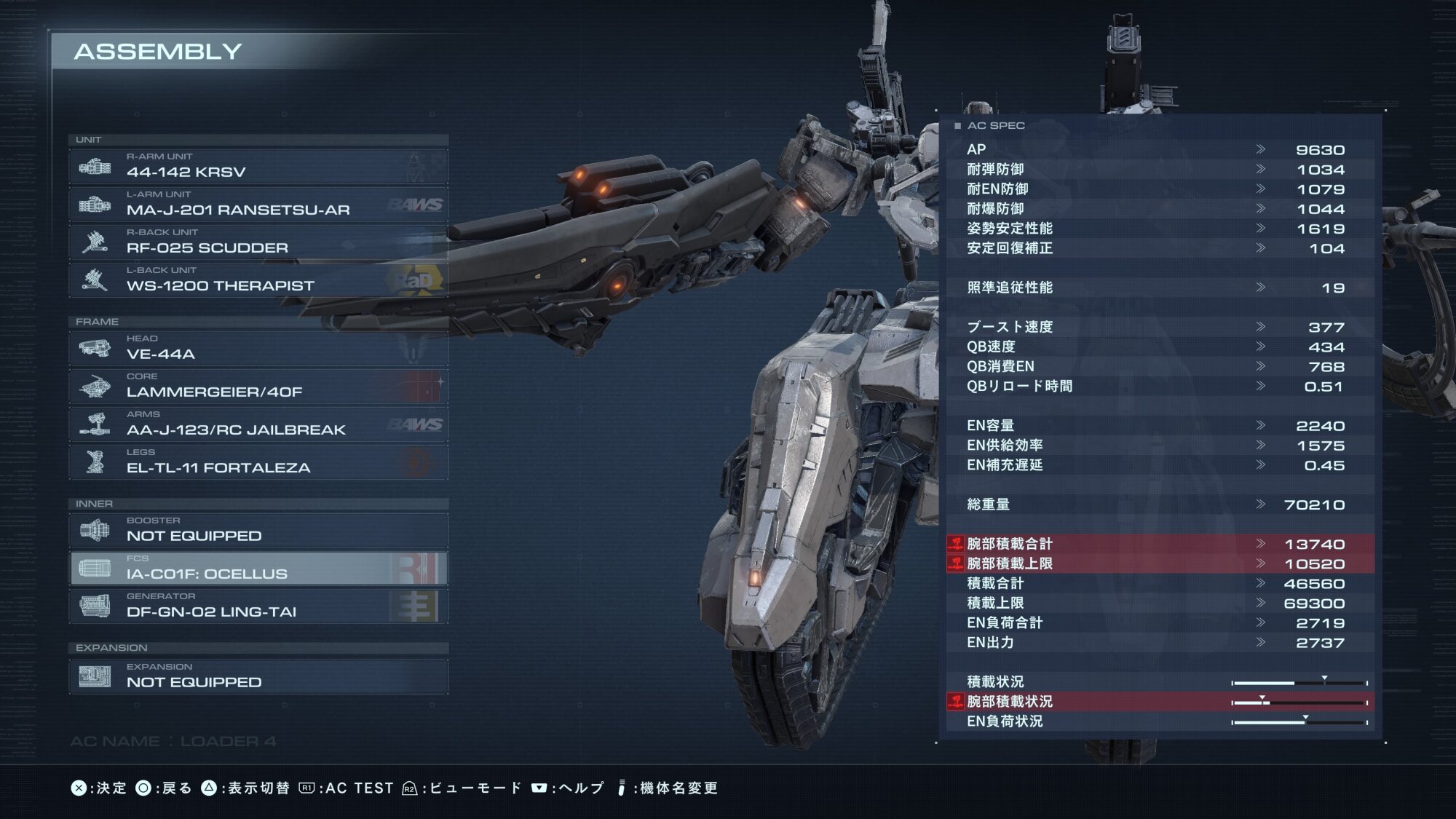
Task: Select the CORE LAMMERGEIER/40F slot
Action: click(x=258, y=387)
